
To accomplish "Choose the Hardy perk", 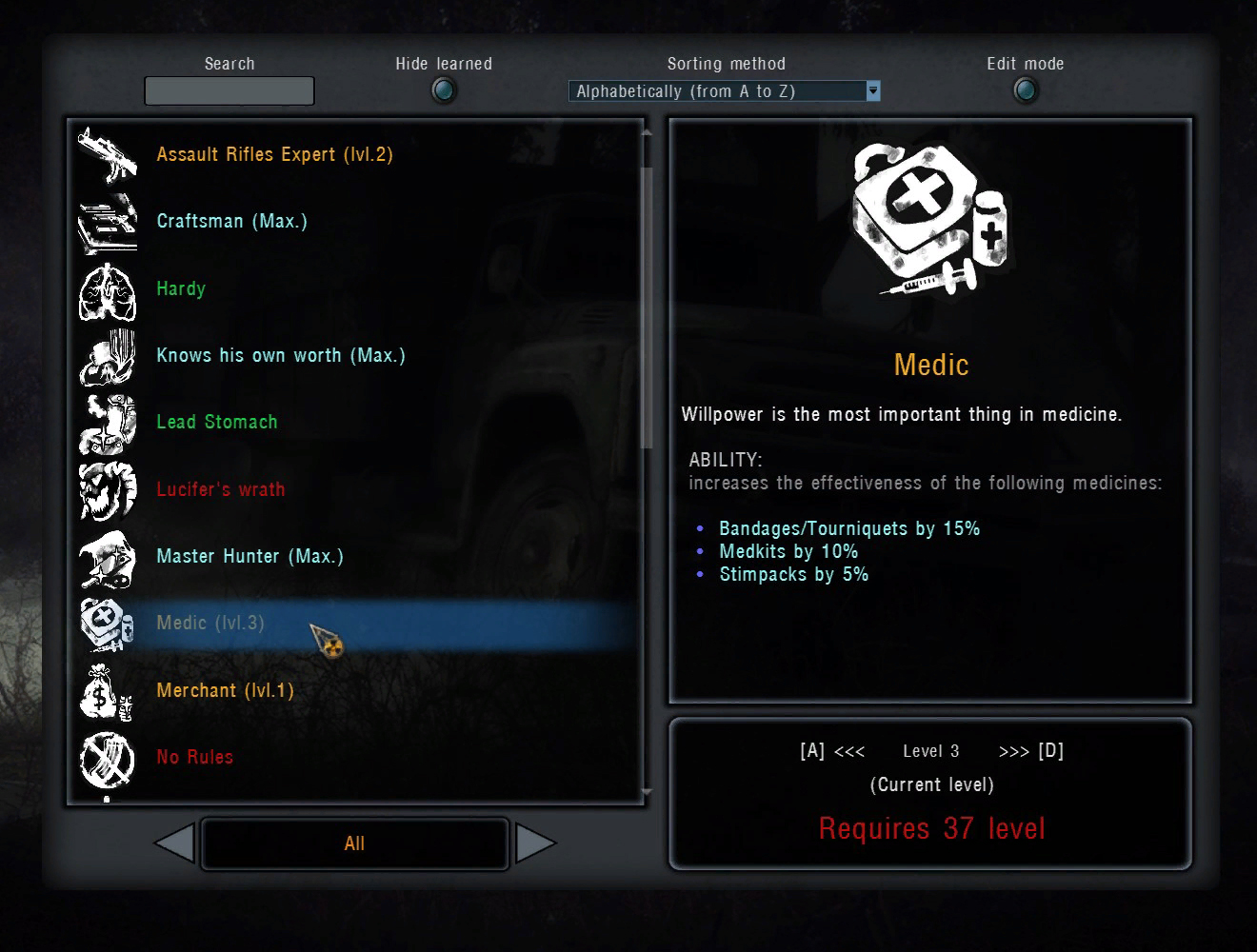I will click(181, 288).
